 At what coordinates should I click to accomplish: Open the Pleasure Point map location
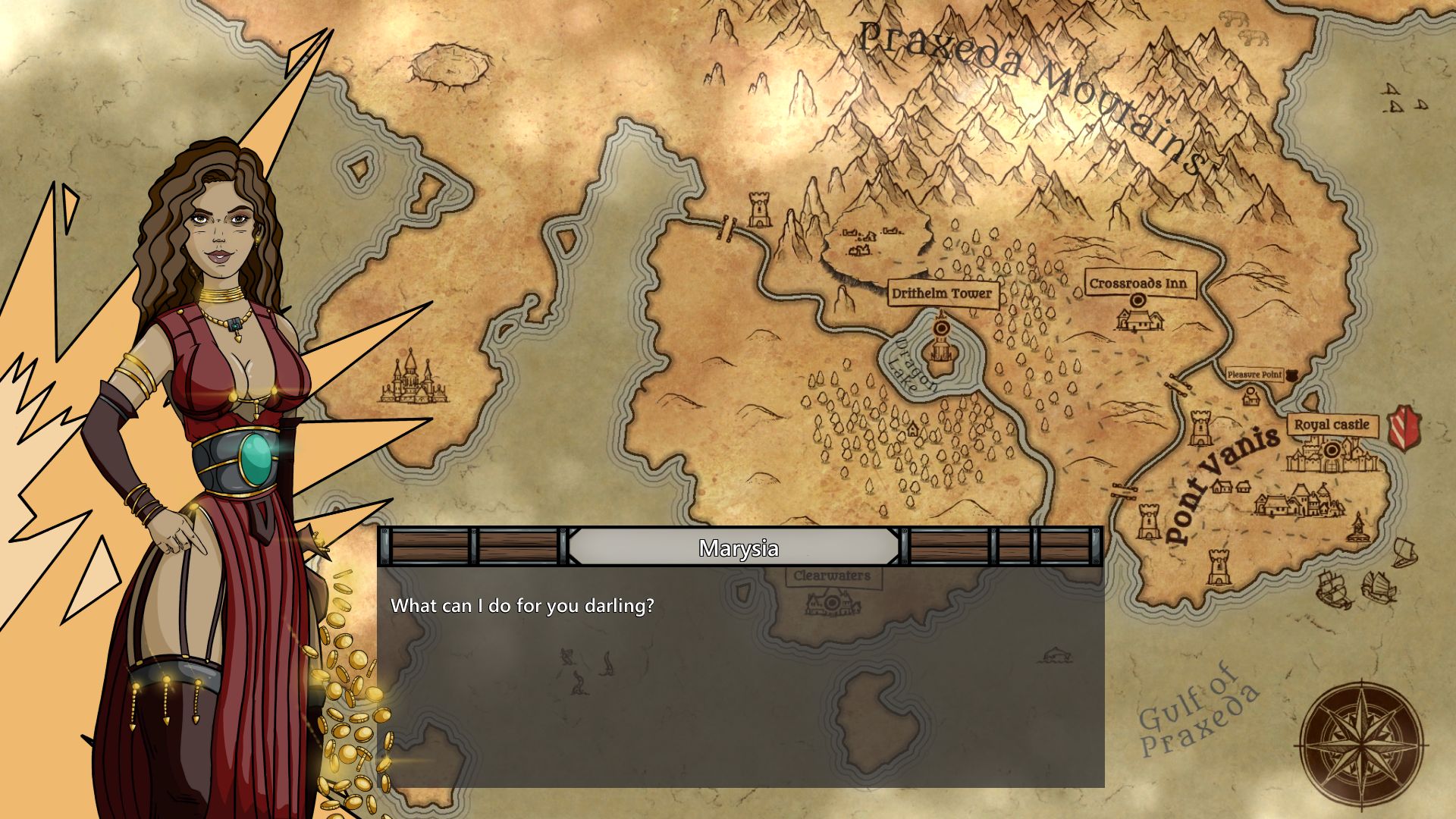coord(1254,375)
